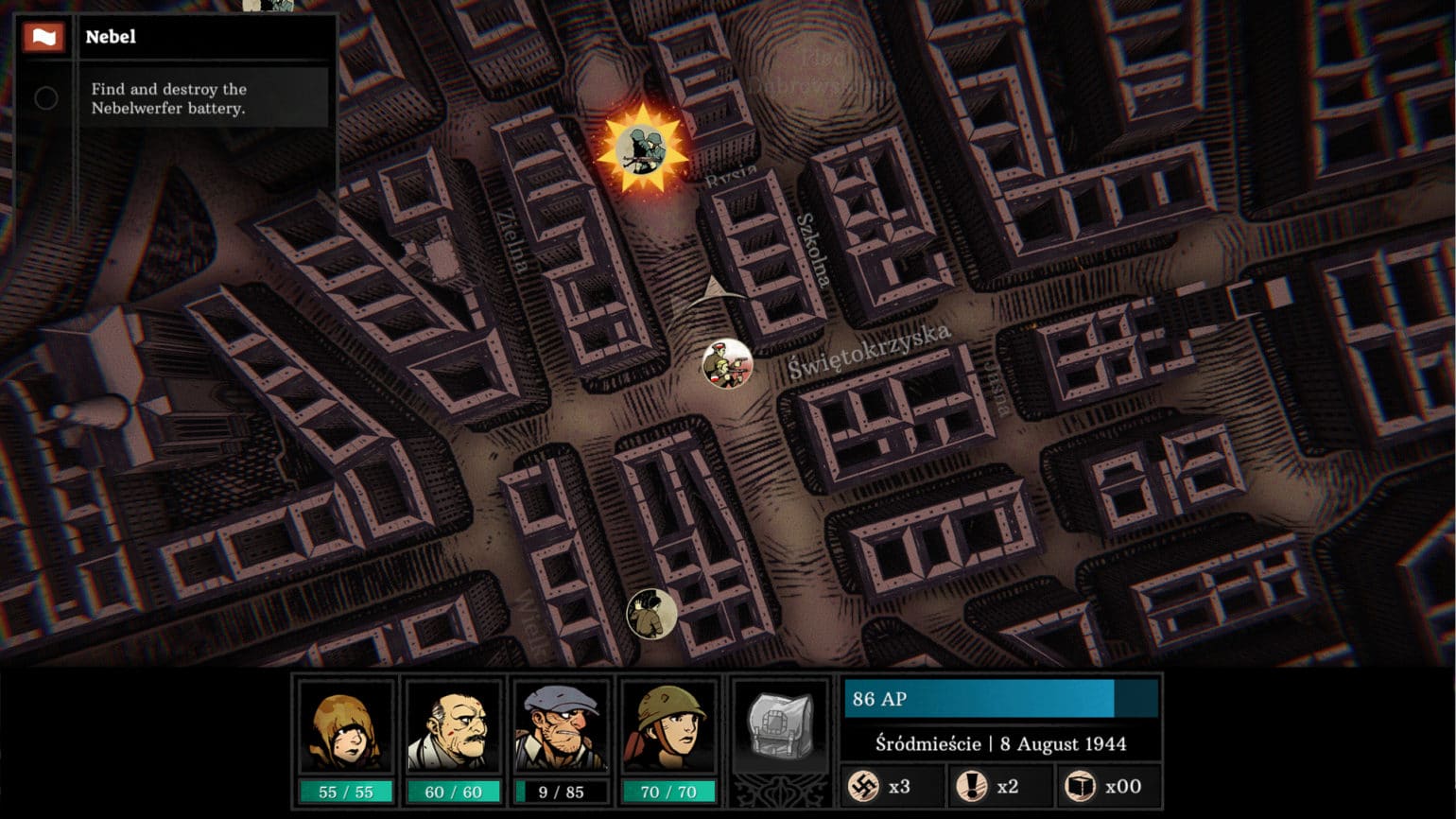Image resolution: width=1456 pixels, height=819 pixels.
Task: Select the helmeted soldier woman portrait
Action: tap(668, 729)
